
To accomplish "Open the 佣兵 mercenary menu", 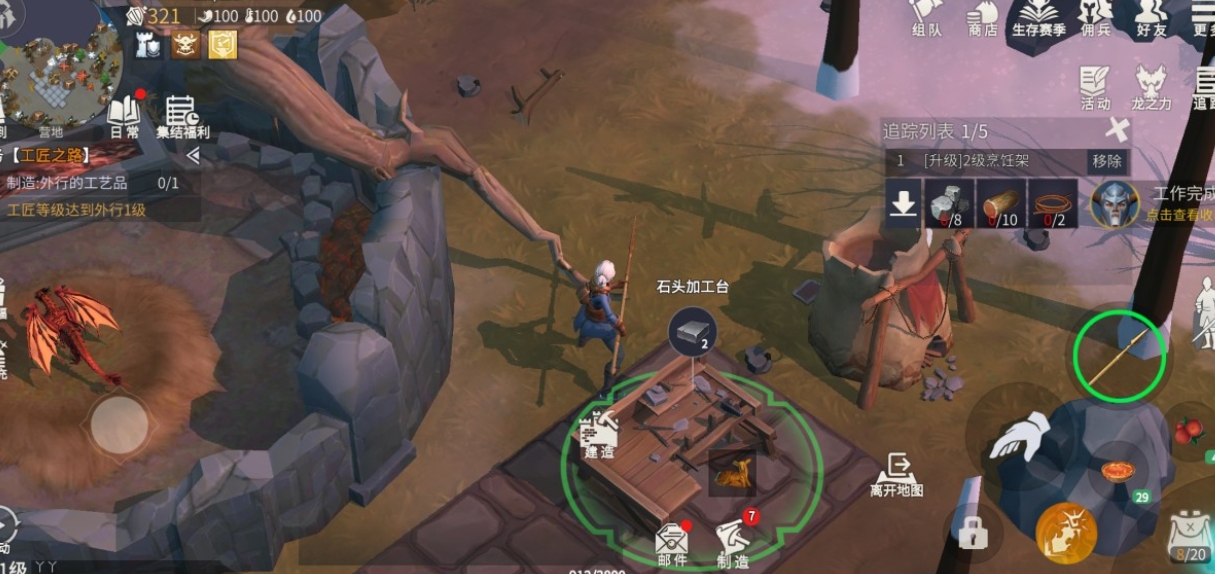I will click(x=1095, y=17).
